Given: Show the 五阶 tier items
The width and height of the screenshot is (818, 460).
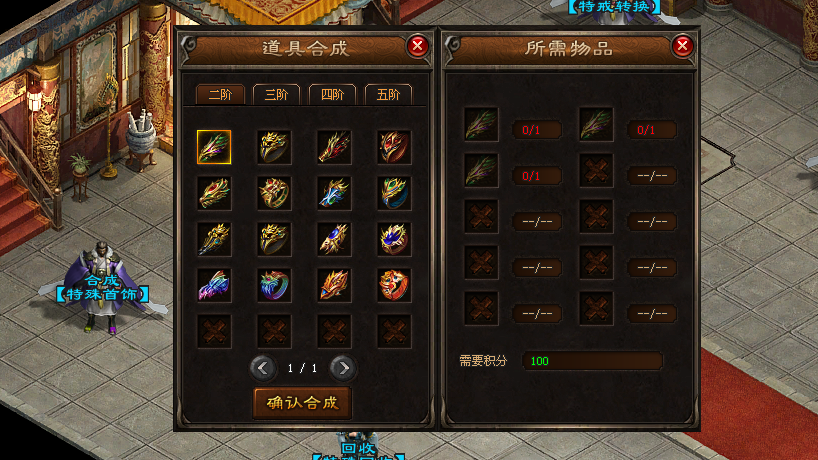Looking at the screenshot, I should (x=388, y=95).
